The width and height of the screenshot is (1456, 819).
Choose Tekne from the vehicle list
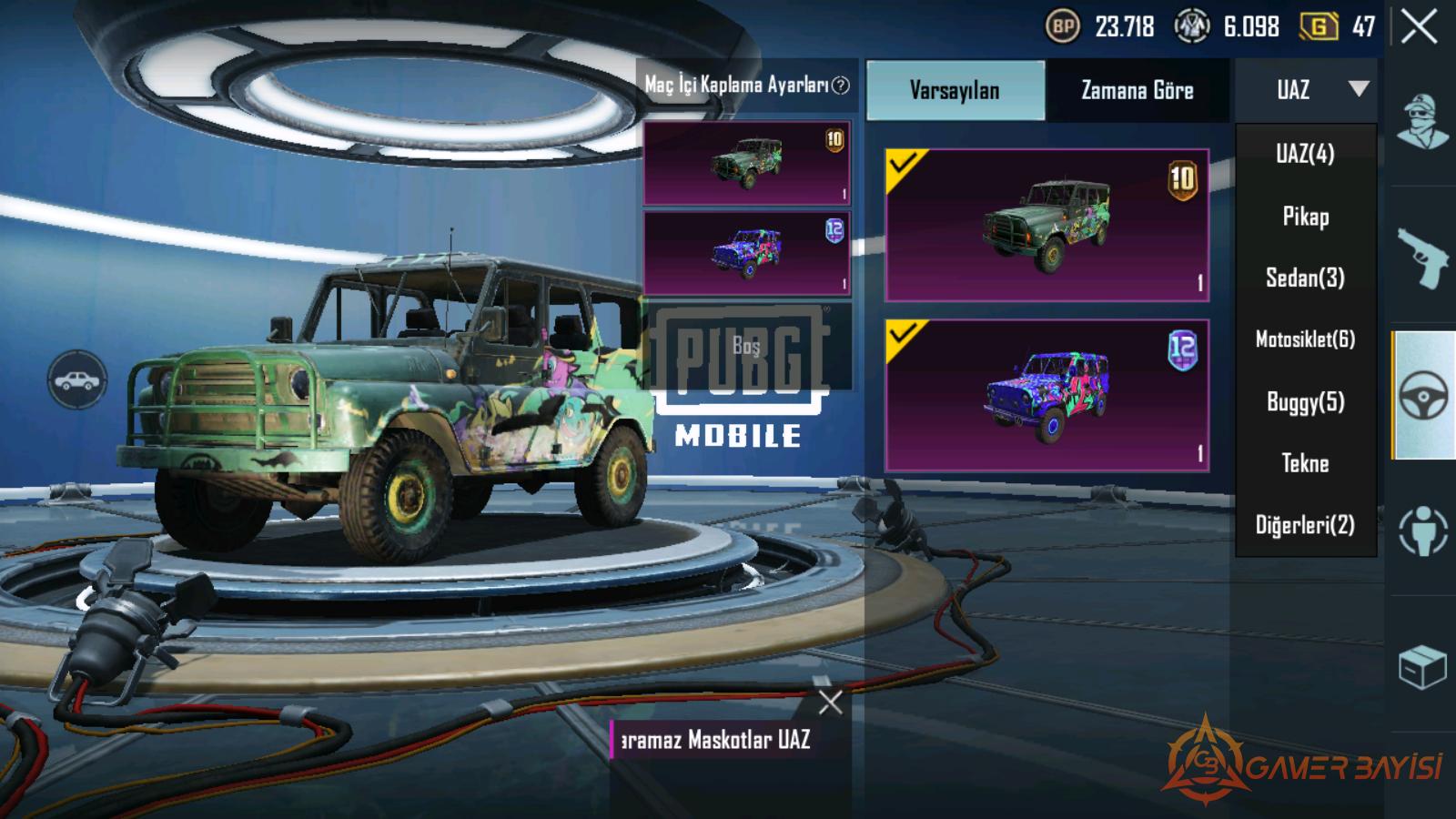1305,463
